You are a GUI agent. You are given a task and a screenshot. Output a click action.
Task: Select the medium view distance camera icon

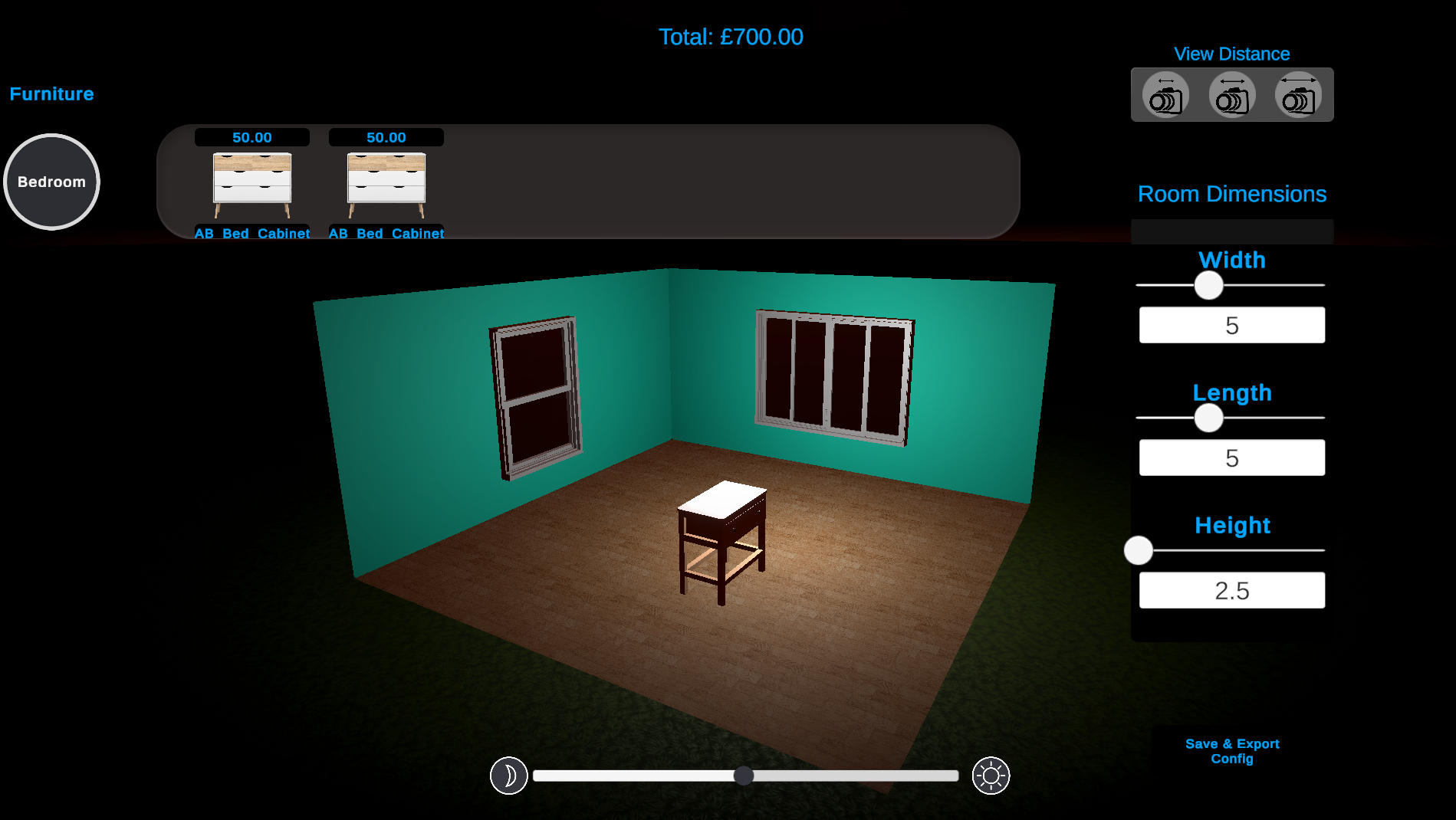coord(1231,94)
